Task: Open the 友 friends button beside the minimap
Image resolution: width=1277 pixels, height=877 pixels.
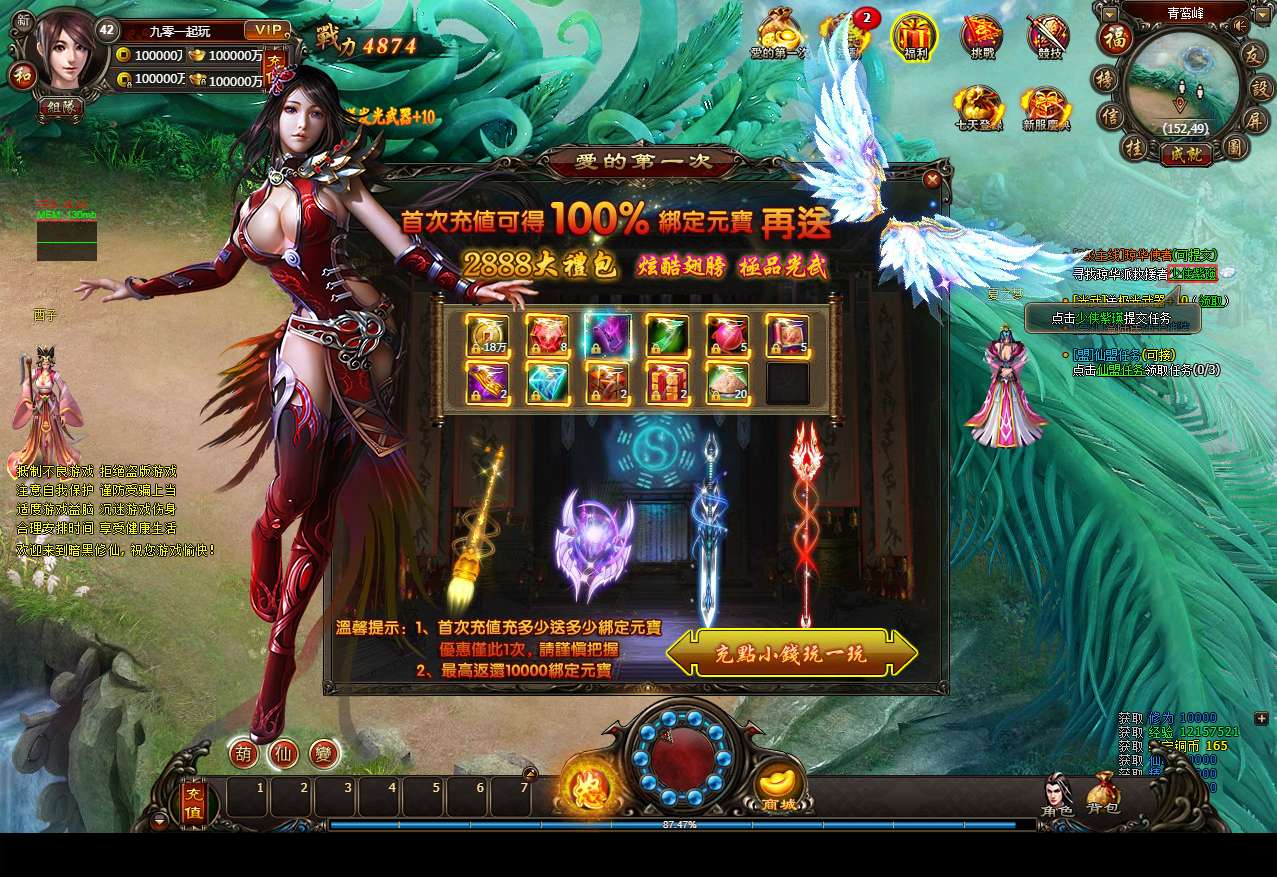Action: [x=1255, y=56]
